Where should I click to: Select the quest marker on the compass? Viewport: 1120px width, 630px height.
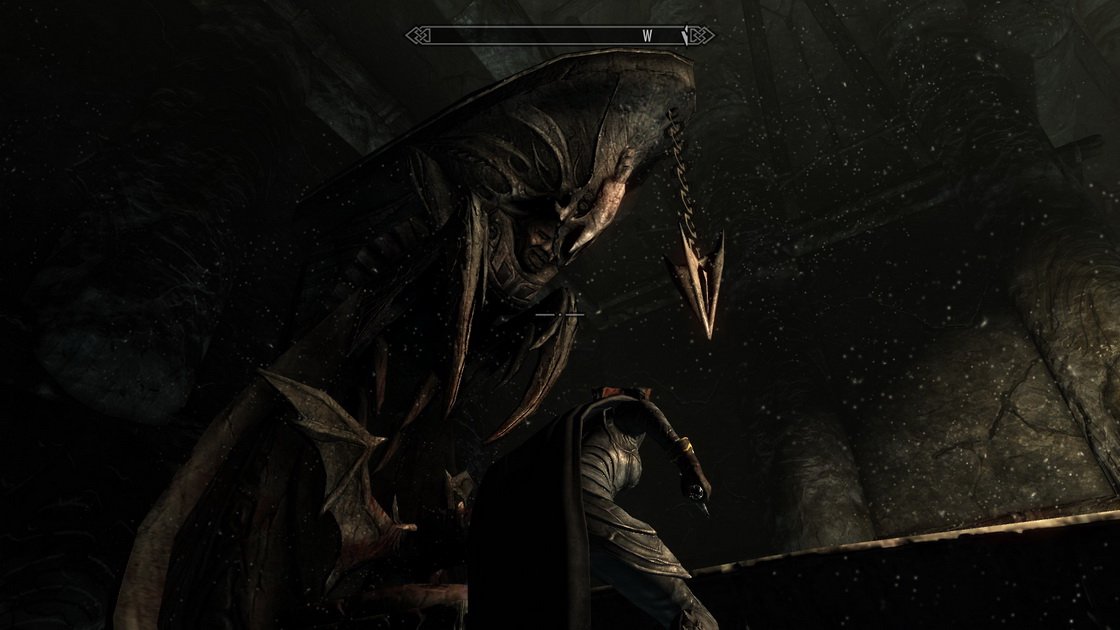(x=685, y=37)
